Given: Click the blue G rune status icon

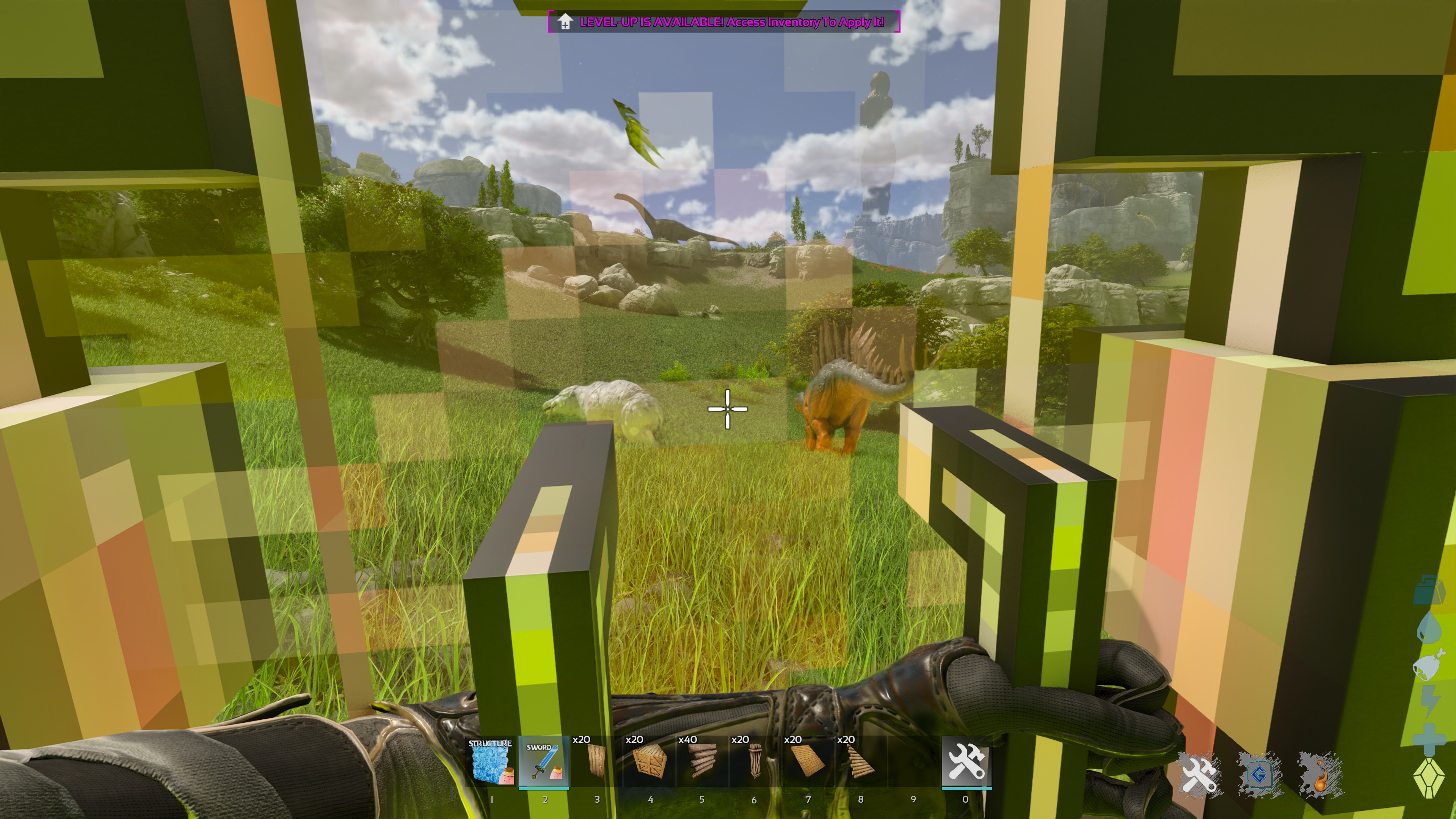Looking at the screenshot, I should click(x=1259, y=774).
